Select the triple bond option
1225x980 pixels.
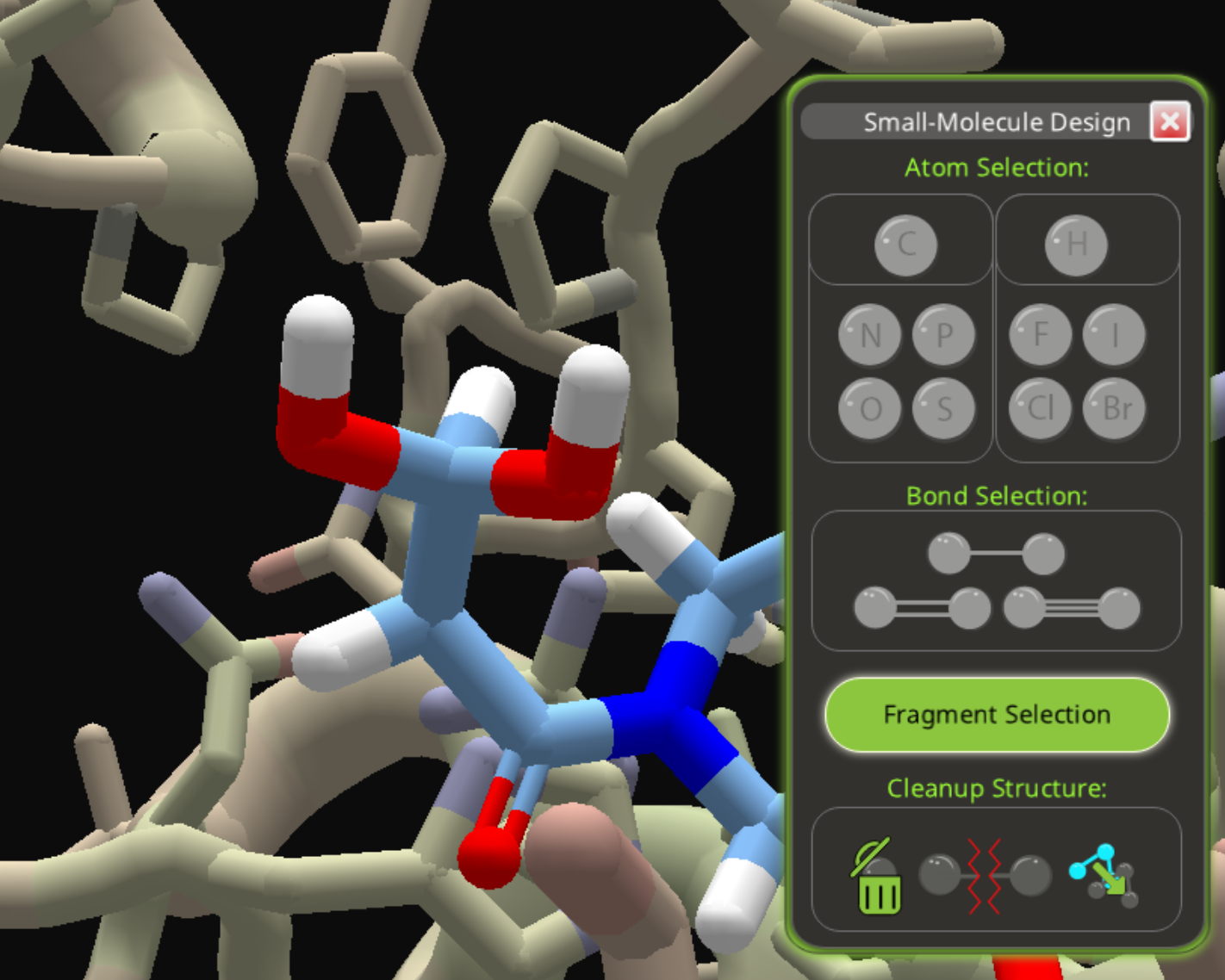pyautogui.click(x=1072, y=609)
